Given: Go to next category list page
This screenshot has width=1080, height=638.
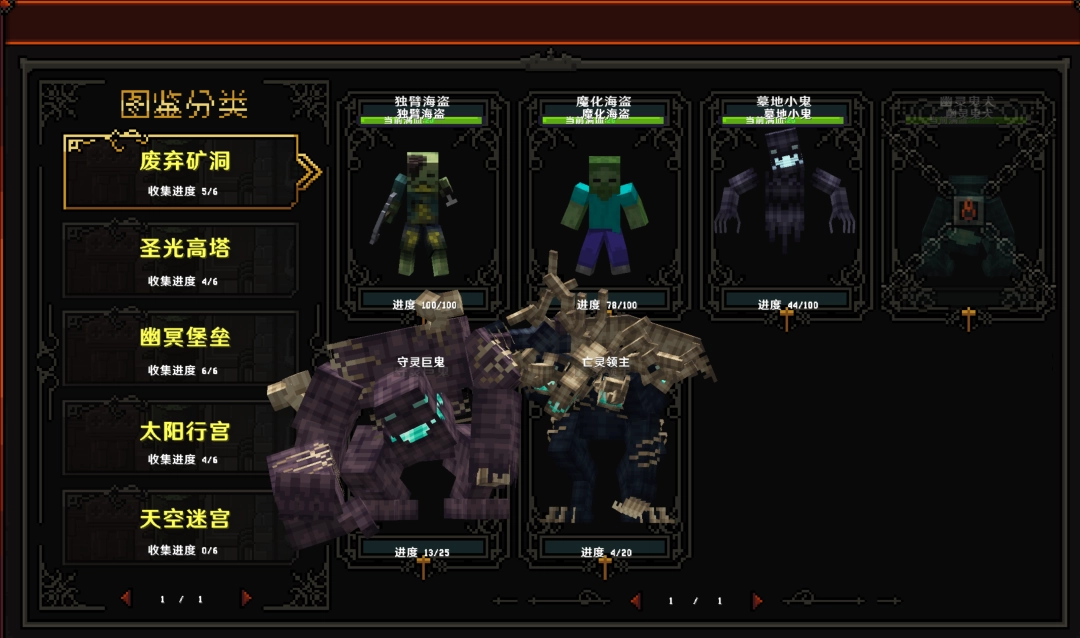Looking at the screenshot, I should tap(246, 598).
